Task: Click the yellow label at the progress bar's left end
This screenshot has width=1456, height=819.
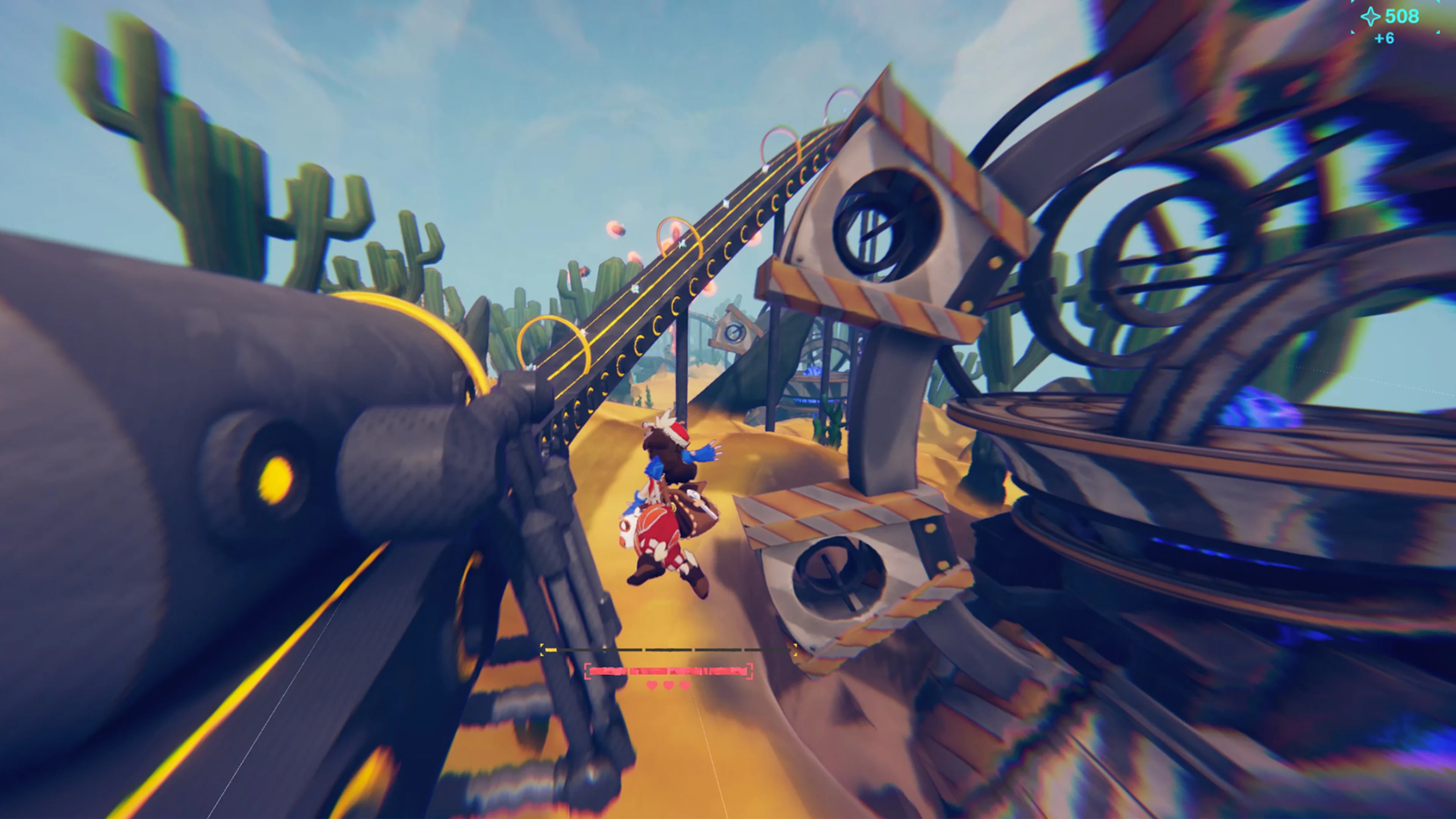Action: (x=551, y=651)
